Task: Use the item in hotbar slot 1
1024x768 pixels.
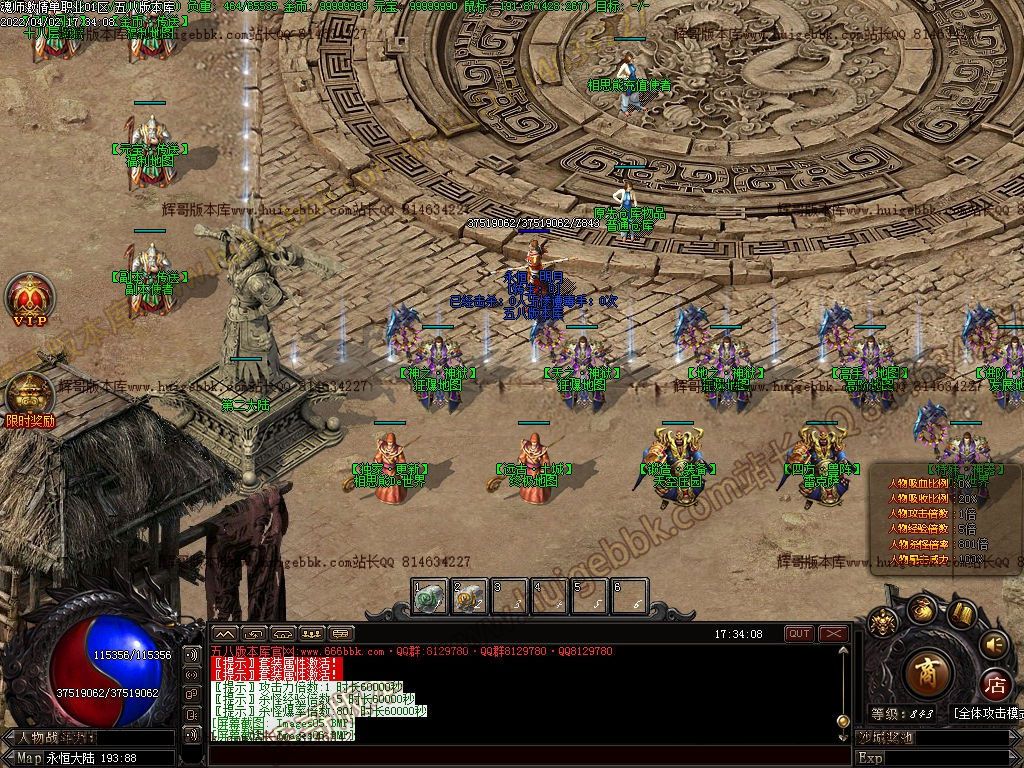Action: pos(430,597)
